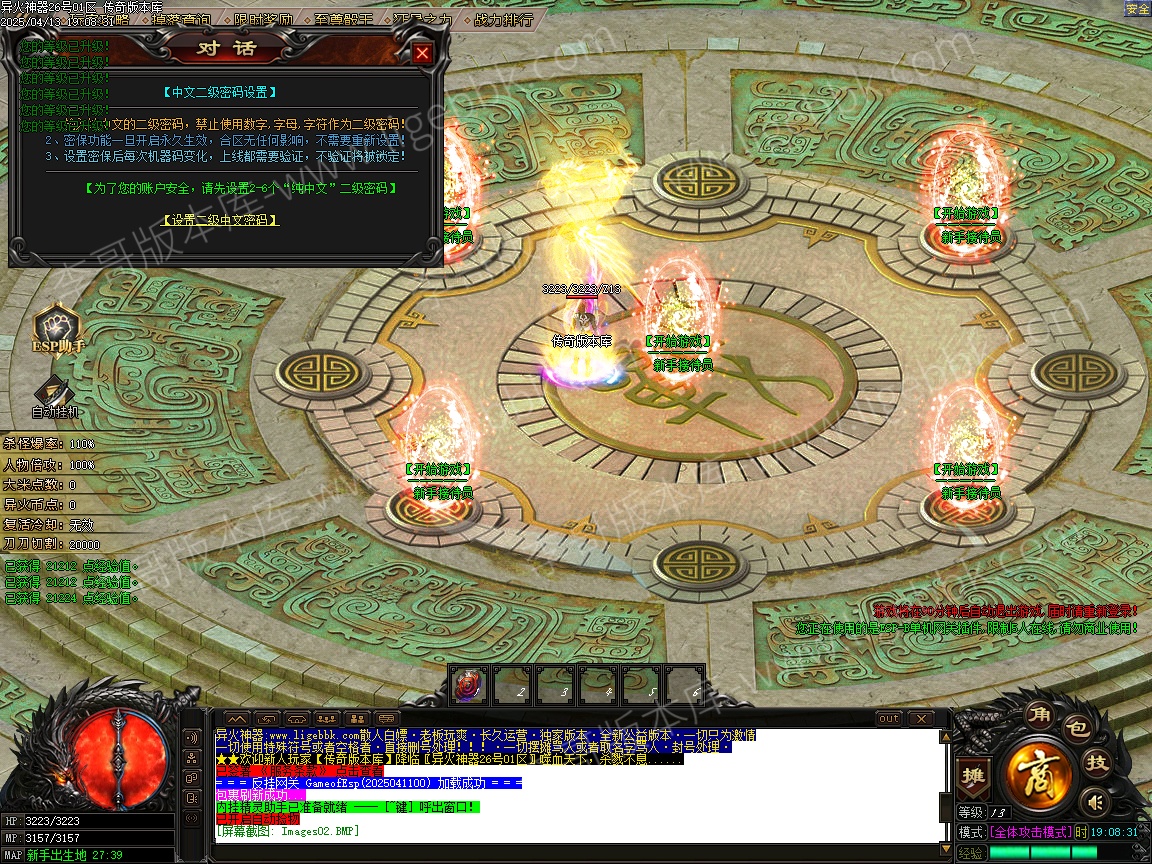Change the 全体攻击模式 attack mode
1152x864 pixels.
coord(1029,832)
